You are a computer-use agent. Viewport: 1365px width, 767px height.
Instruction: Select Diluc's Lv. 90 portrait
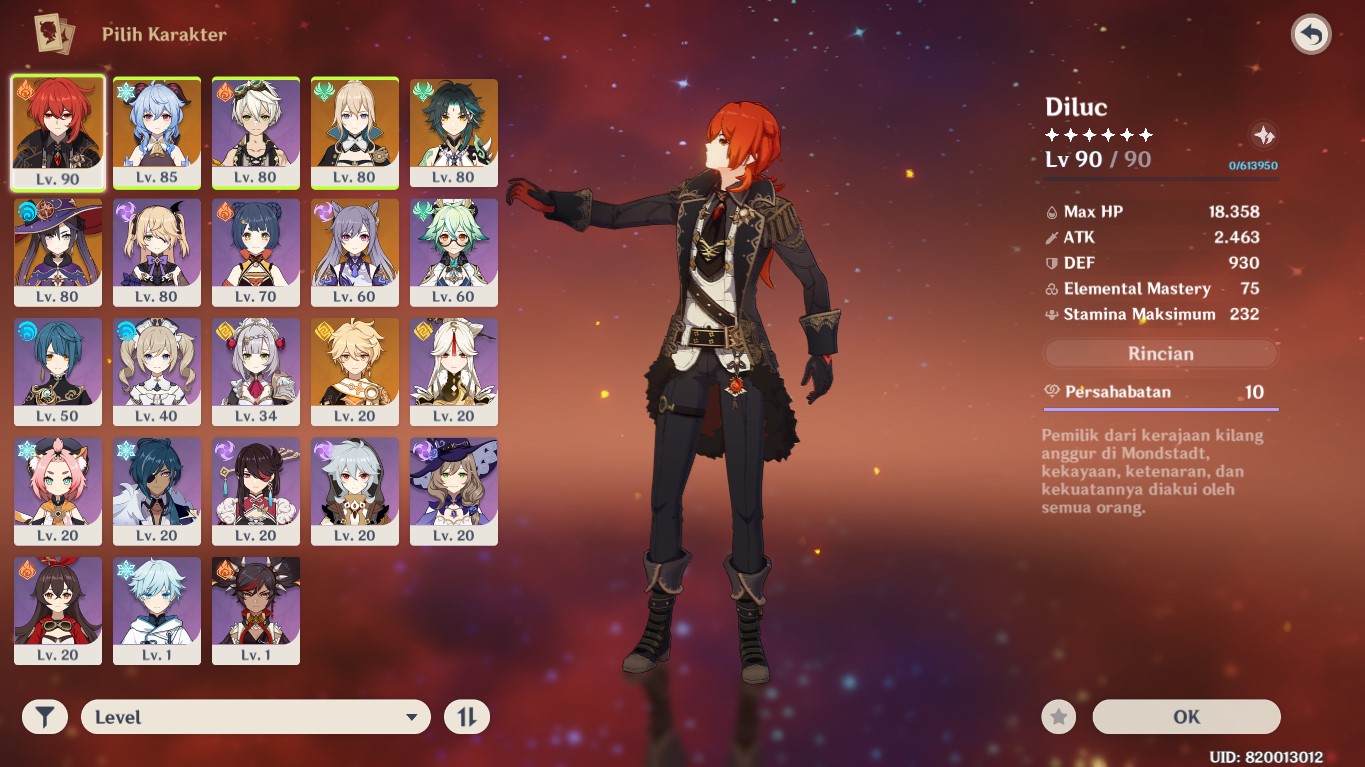58,132
